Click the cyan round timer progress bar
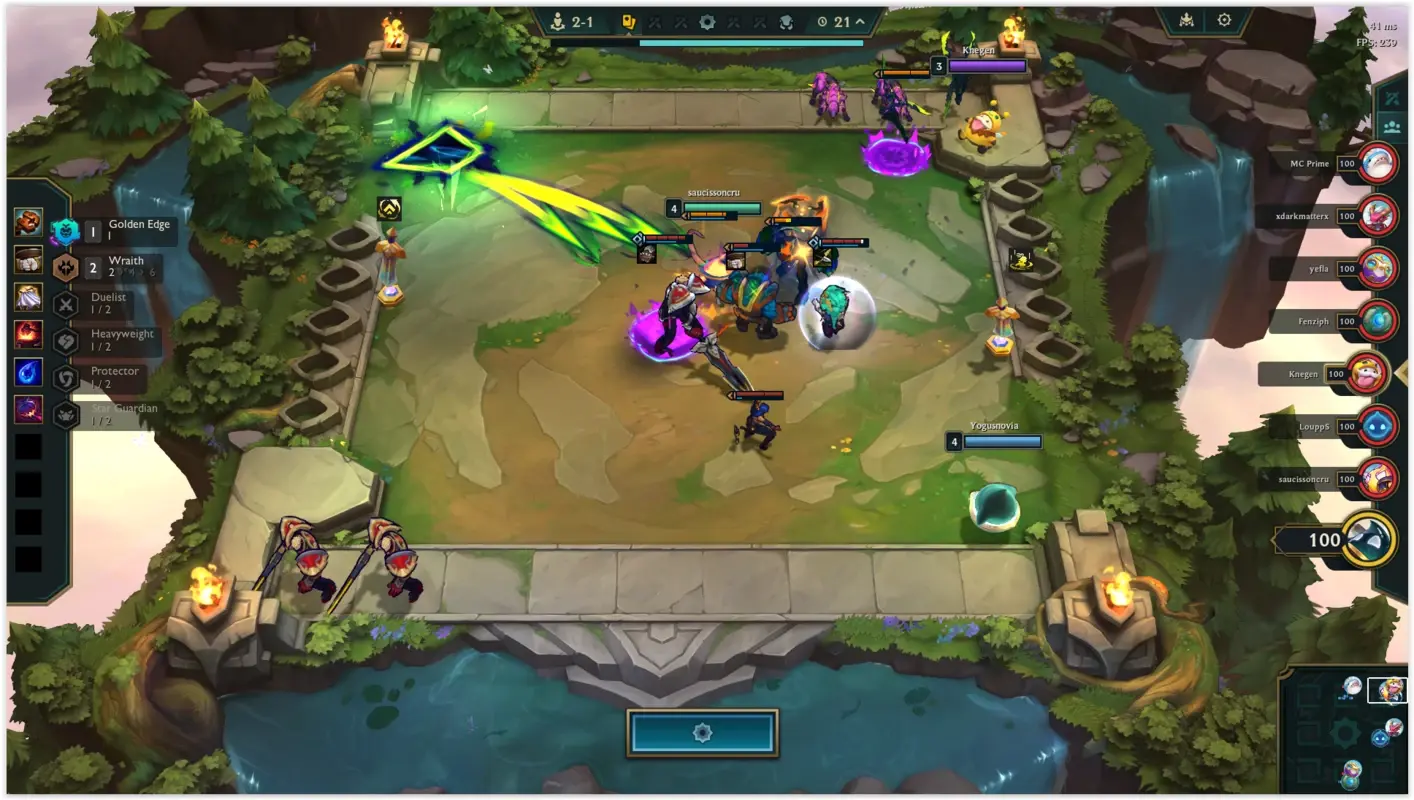 tap(750, 41)
